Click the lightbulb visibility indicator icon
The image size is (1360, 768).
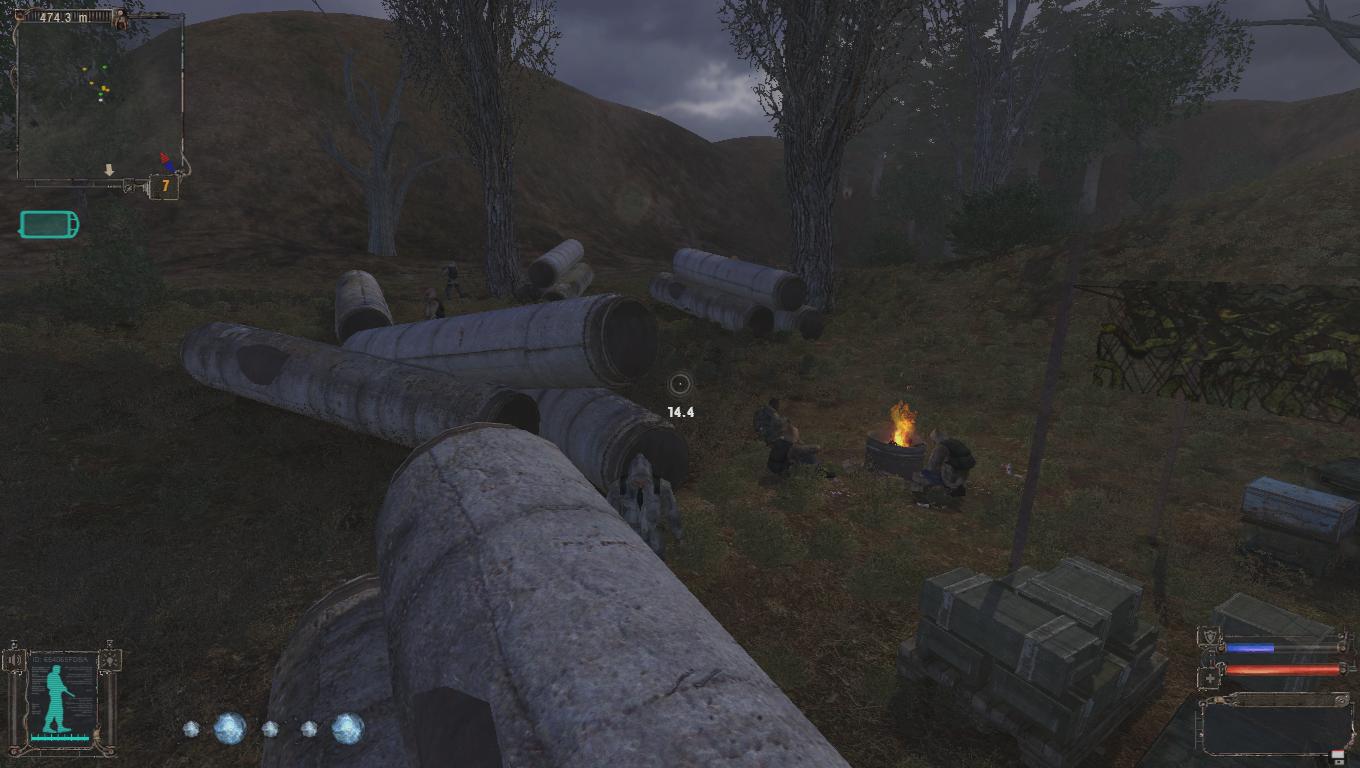[111, 660]
